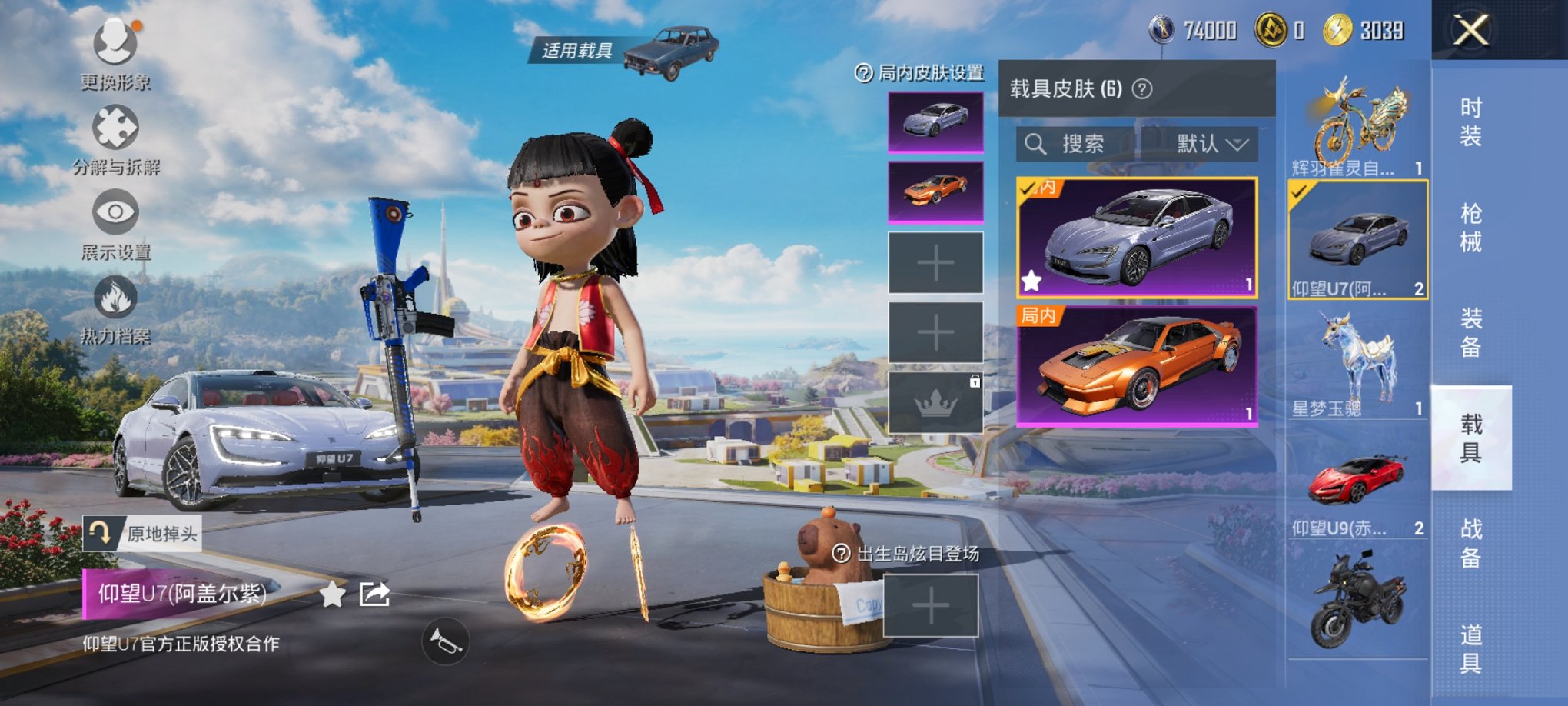Open the 搜索 search field

(1076, 144)
